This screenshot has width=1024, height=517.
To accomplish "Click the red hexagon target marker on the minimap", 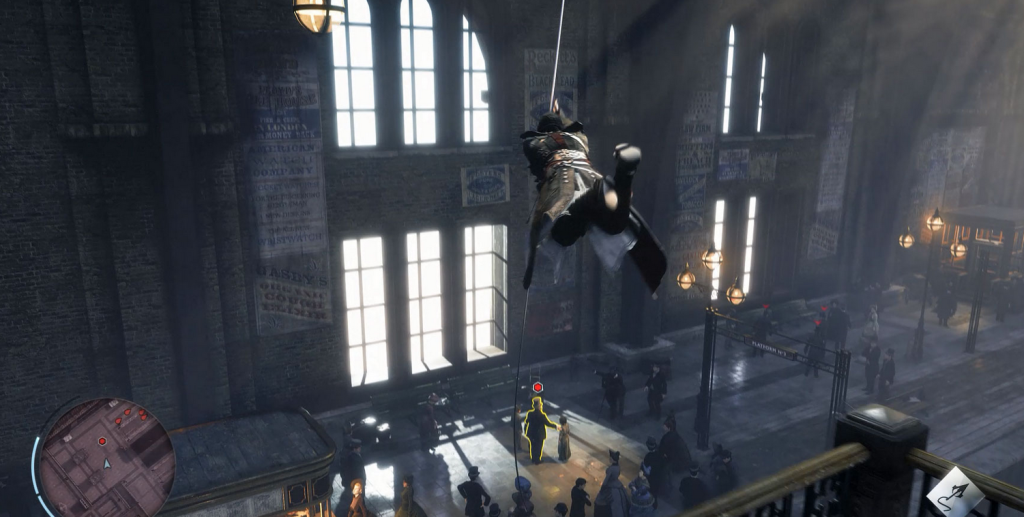I will point(102,441).
